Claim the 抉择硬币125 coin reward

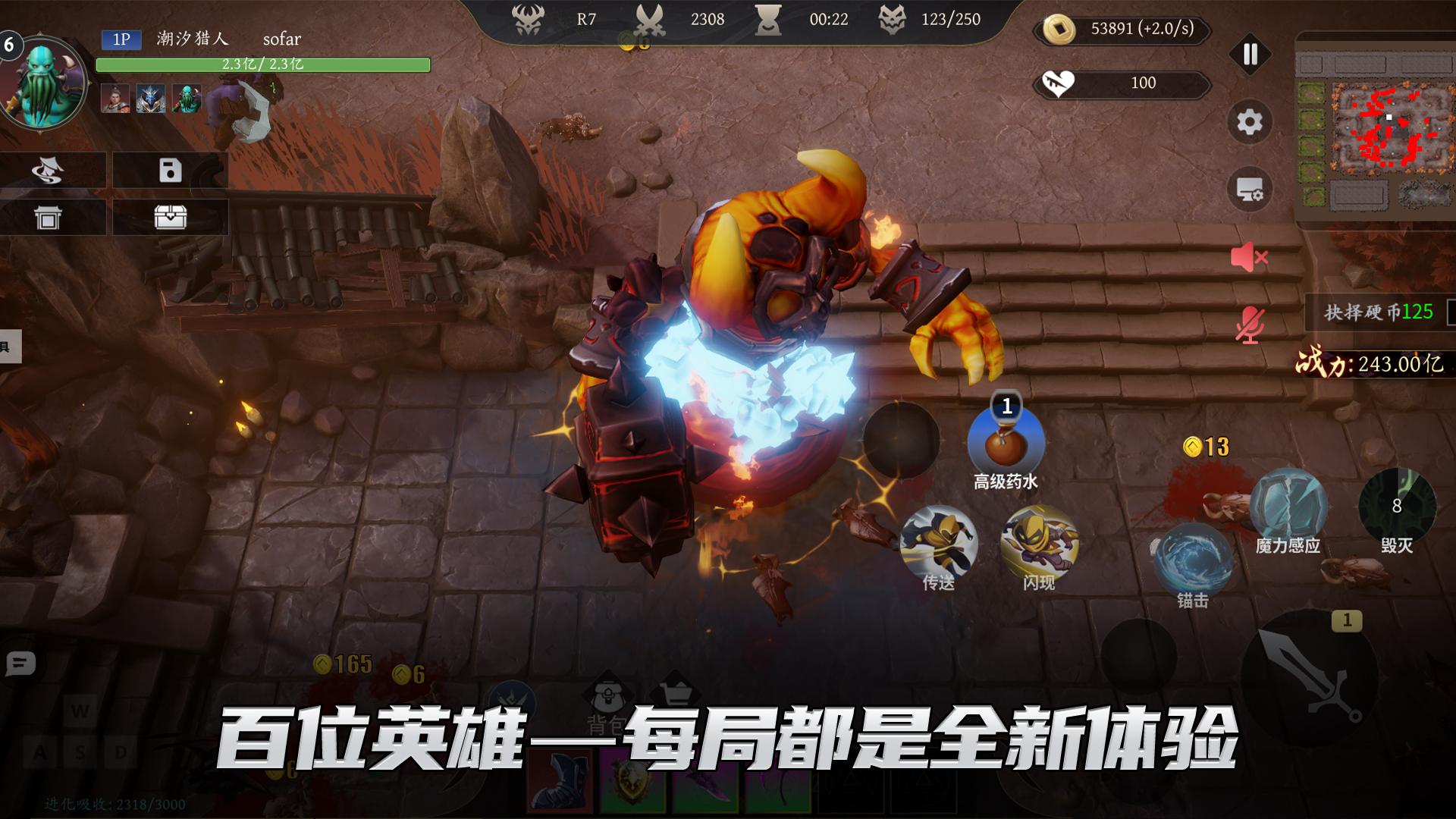(x=1376, y=311)
